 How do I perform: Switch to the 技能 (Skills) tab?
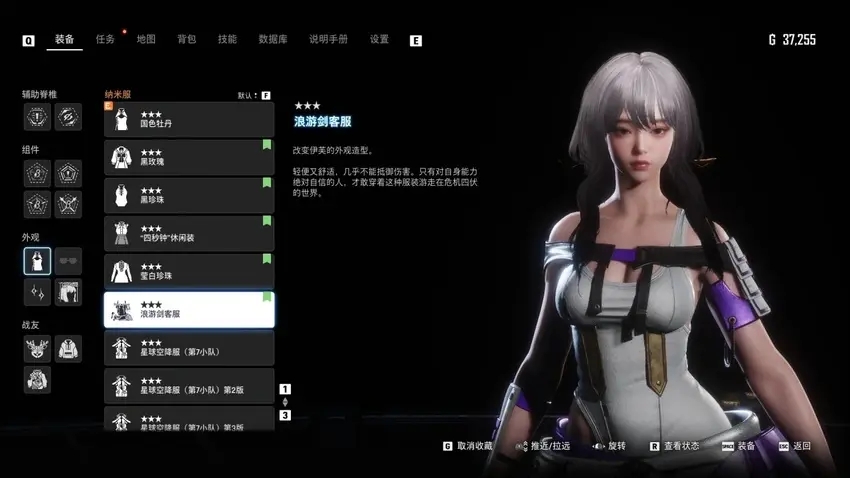(227, 40)
